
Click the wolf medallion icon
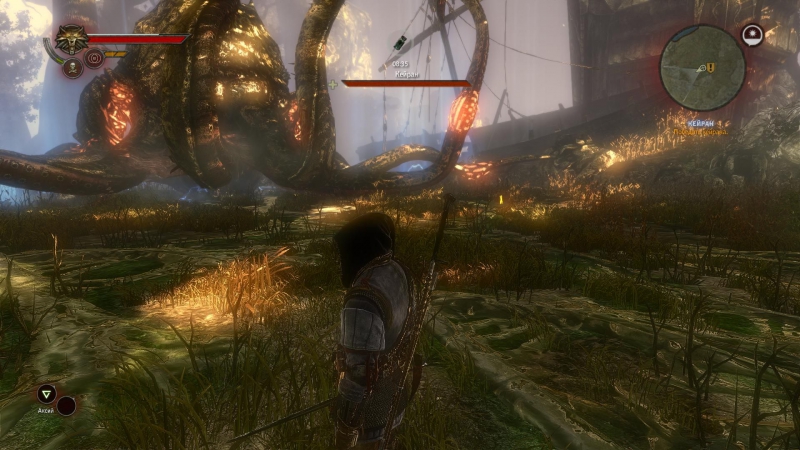[x=71, y=40]
